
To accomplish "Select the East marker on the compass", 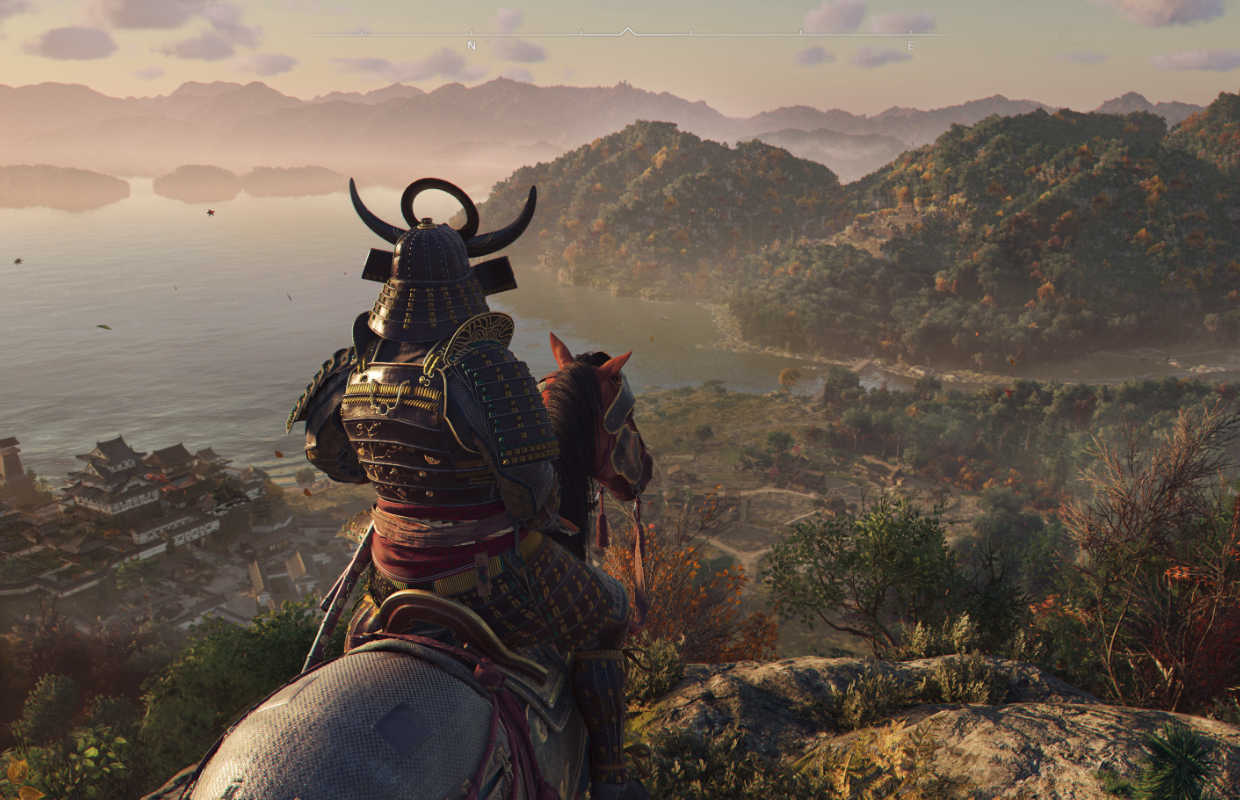I will click(x=910, y=46).
